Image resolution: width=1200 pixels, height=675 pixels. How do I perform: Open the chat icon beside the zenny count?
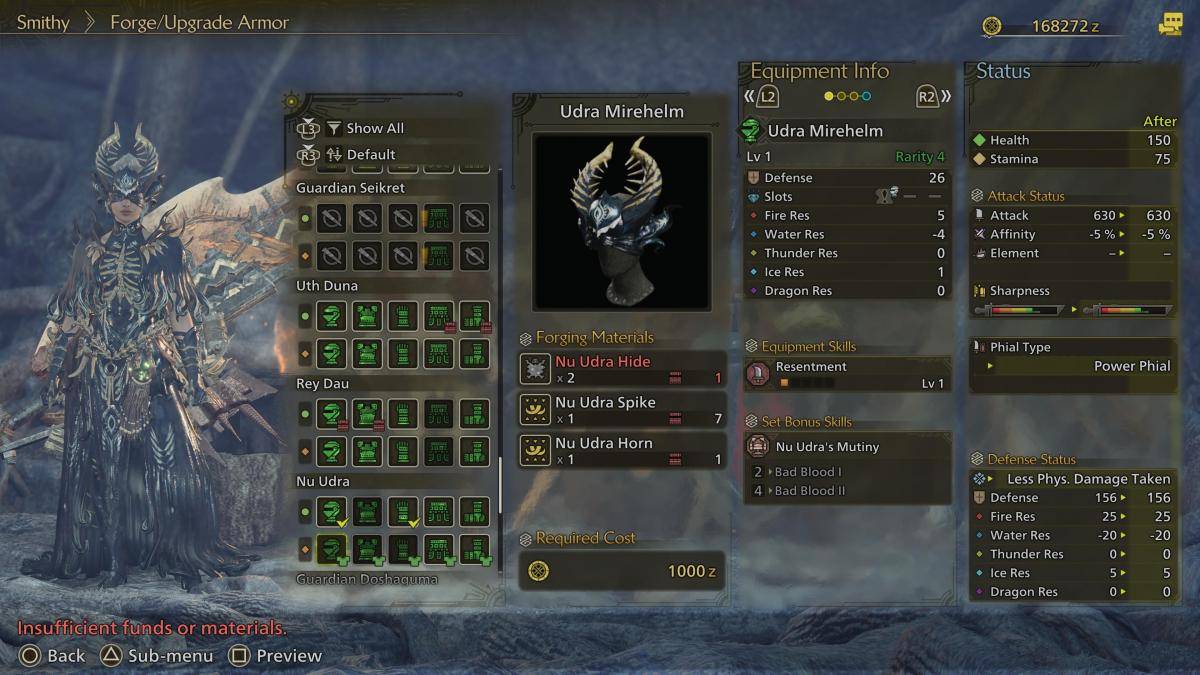pos(1169,25)
